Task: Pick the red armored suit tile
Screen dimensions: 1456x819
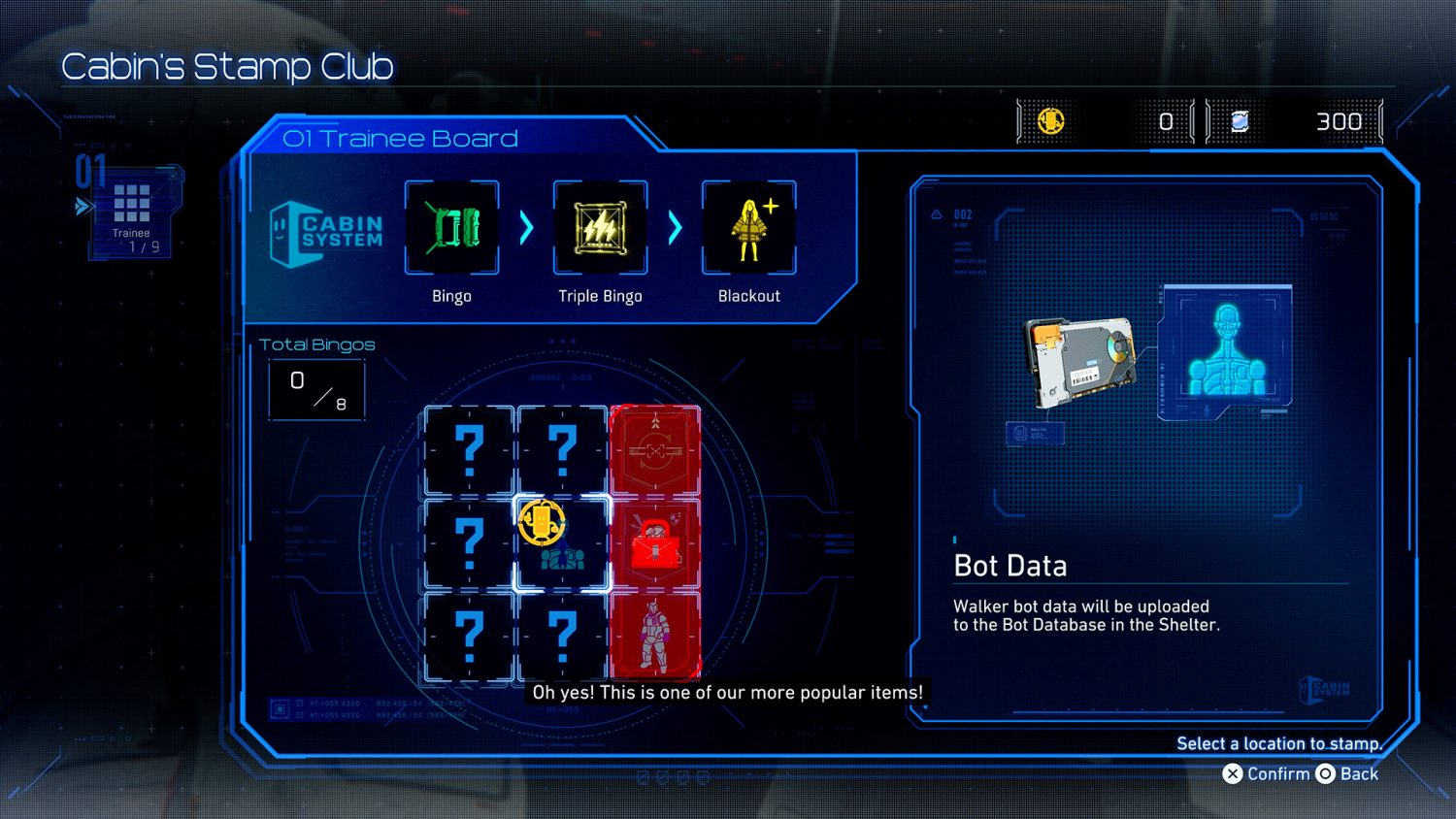Action: pyautogui.click(x=655, y=636)
